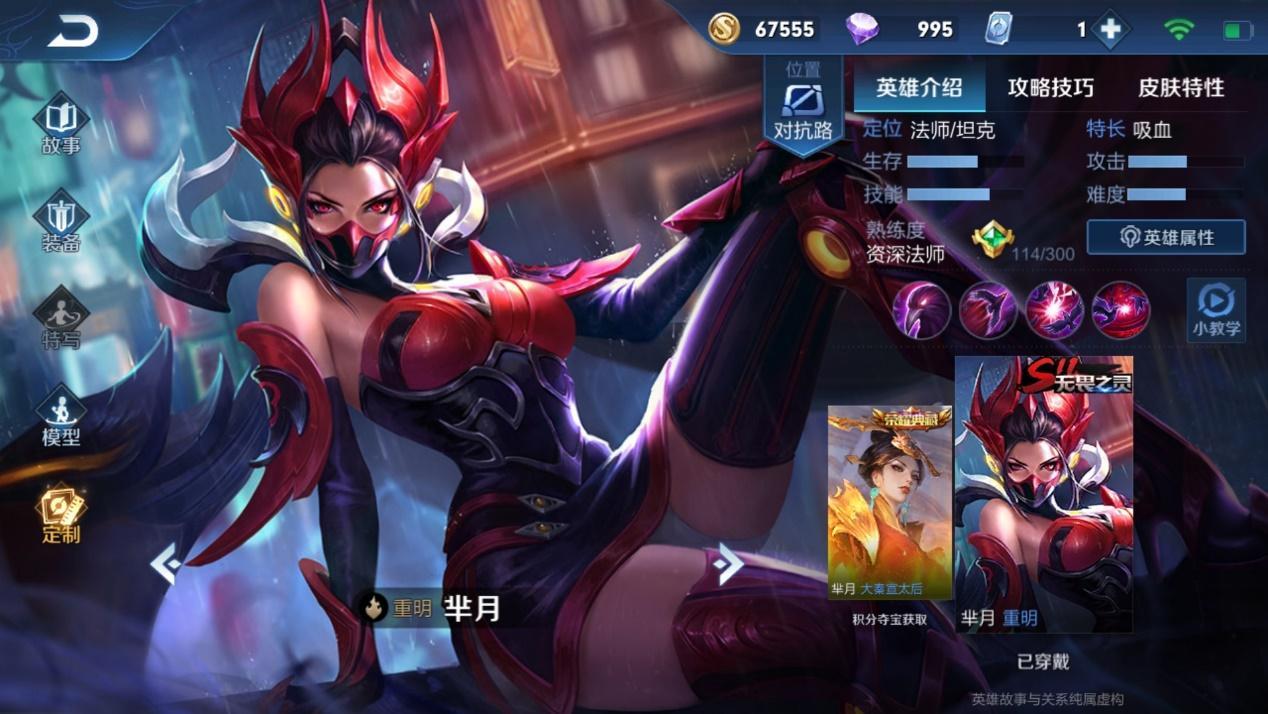This screenshot has height=714, width=1268.
Task: Open the 定制 customization section
Action: pos(61,514)
